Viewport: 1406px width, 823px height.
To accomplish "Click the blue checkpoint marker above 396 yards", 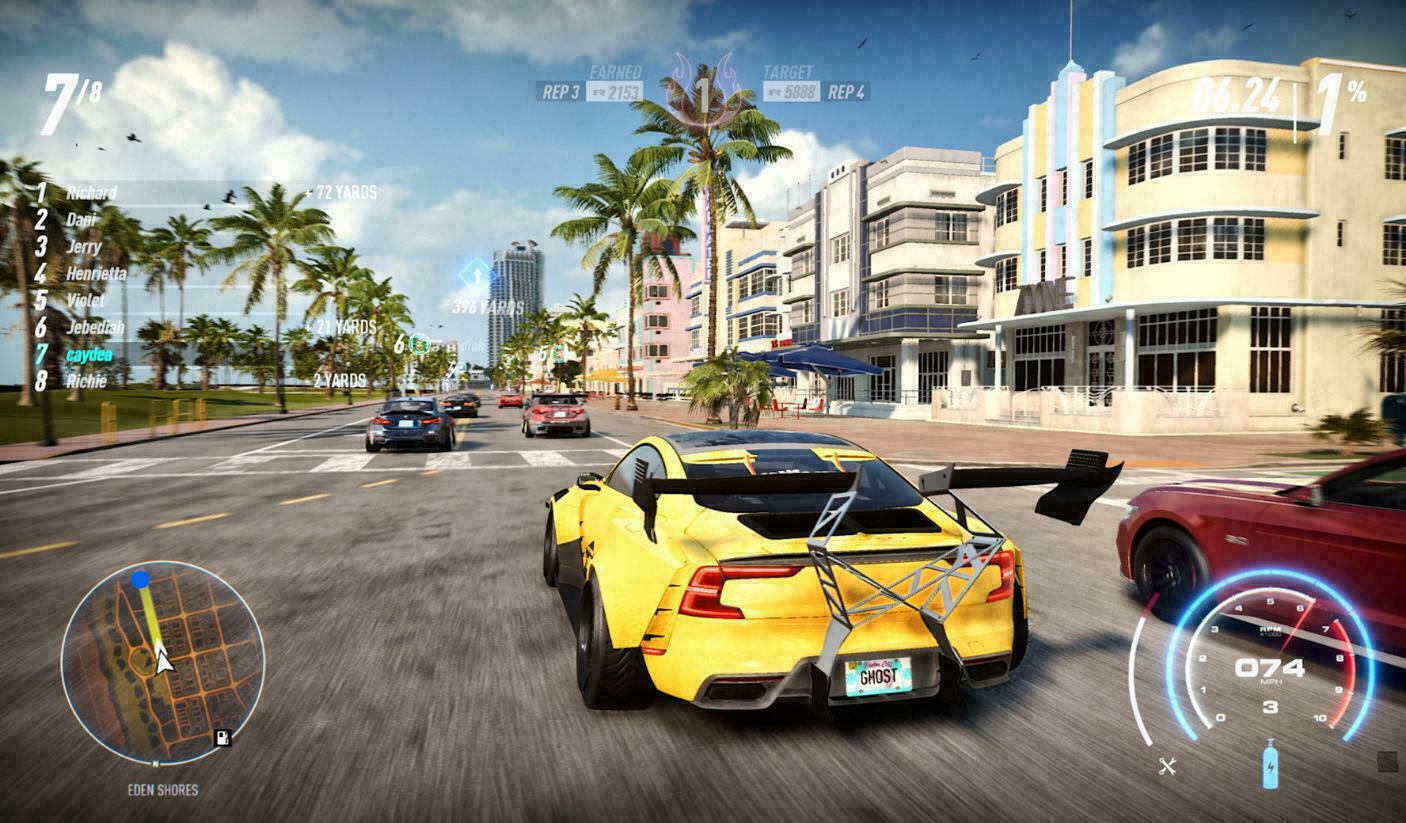I will click(476, 274).
